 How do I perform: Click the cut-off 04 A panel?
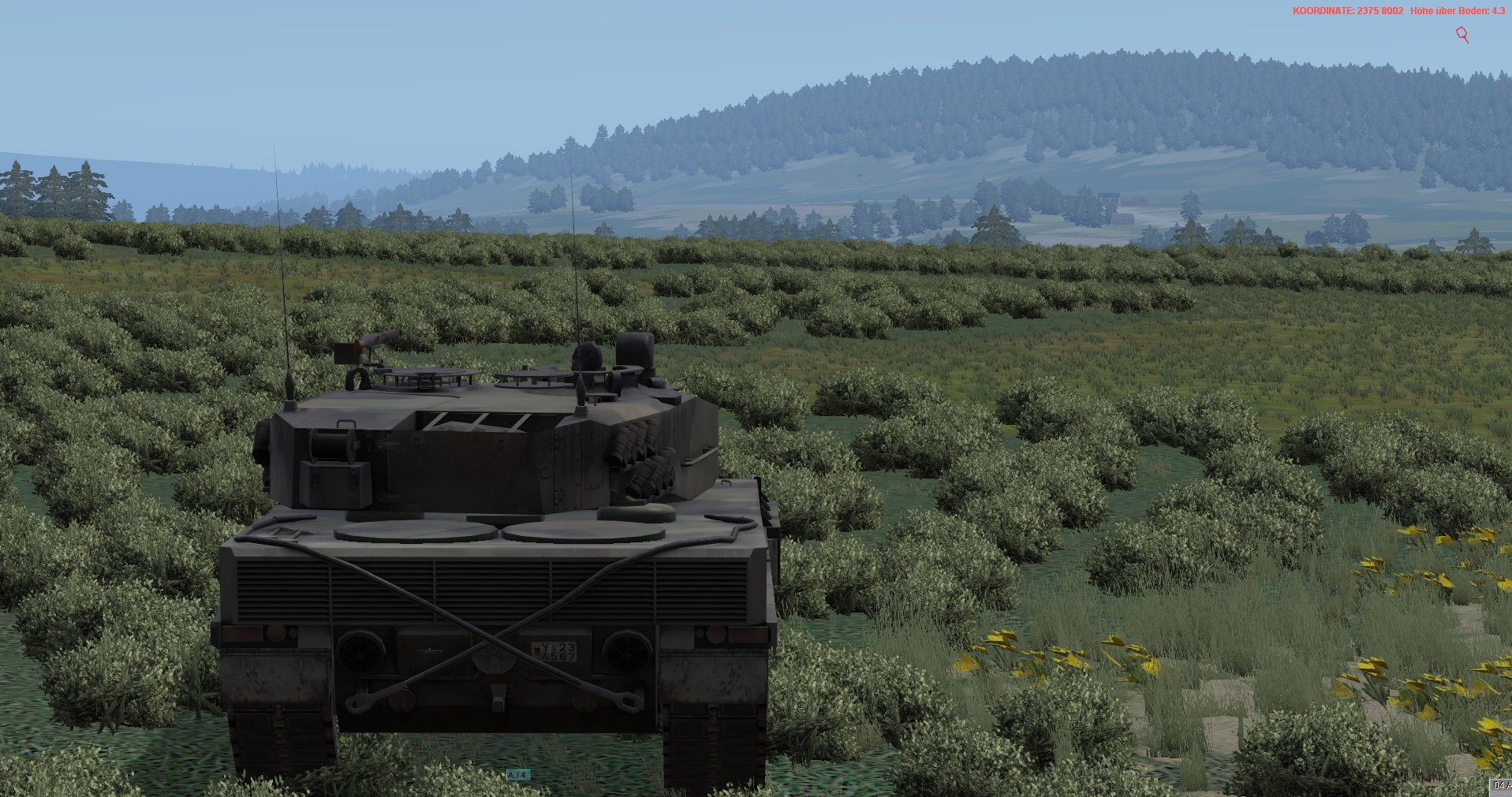point(1500,785)
